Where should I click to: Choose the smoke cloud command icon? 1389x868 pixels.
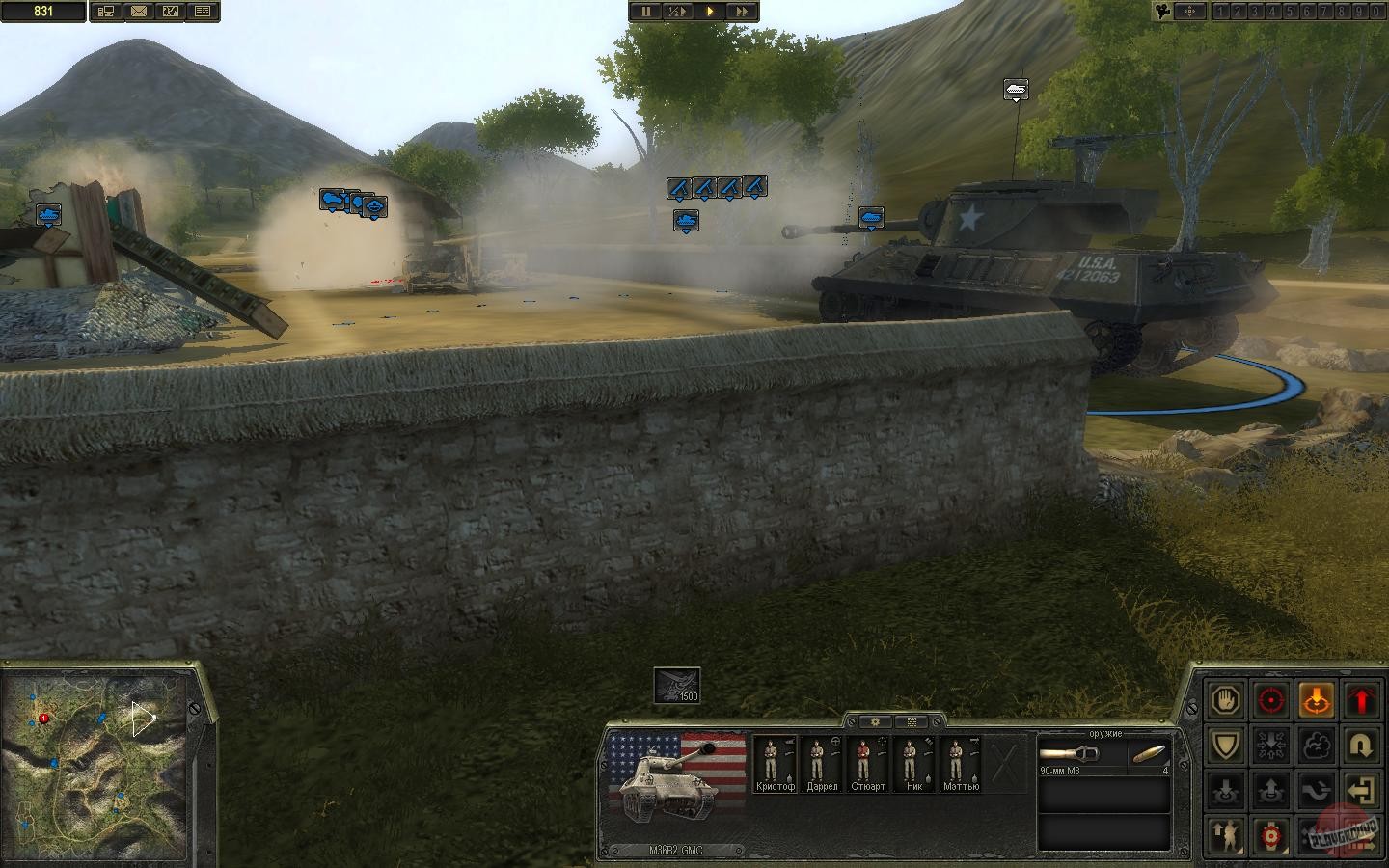[1317, 745]
